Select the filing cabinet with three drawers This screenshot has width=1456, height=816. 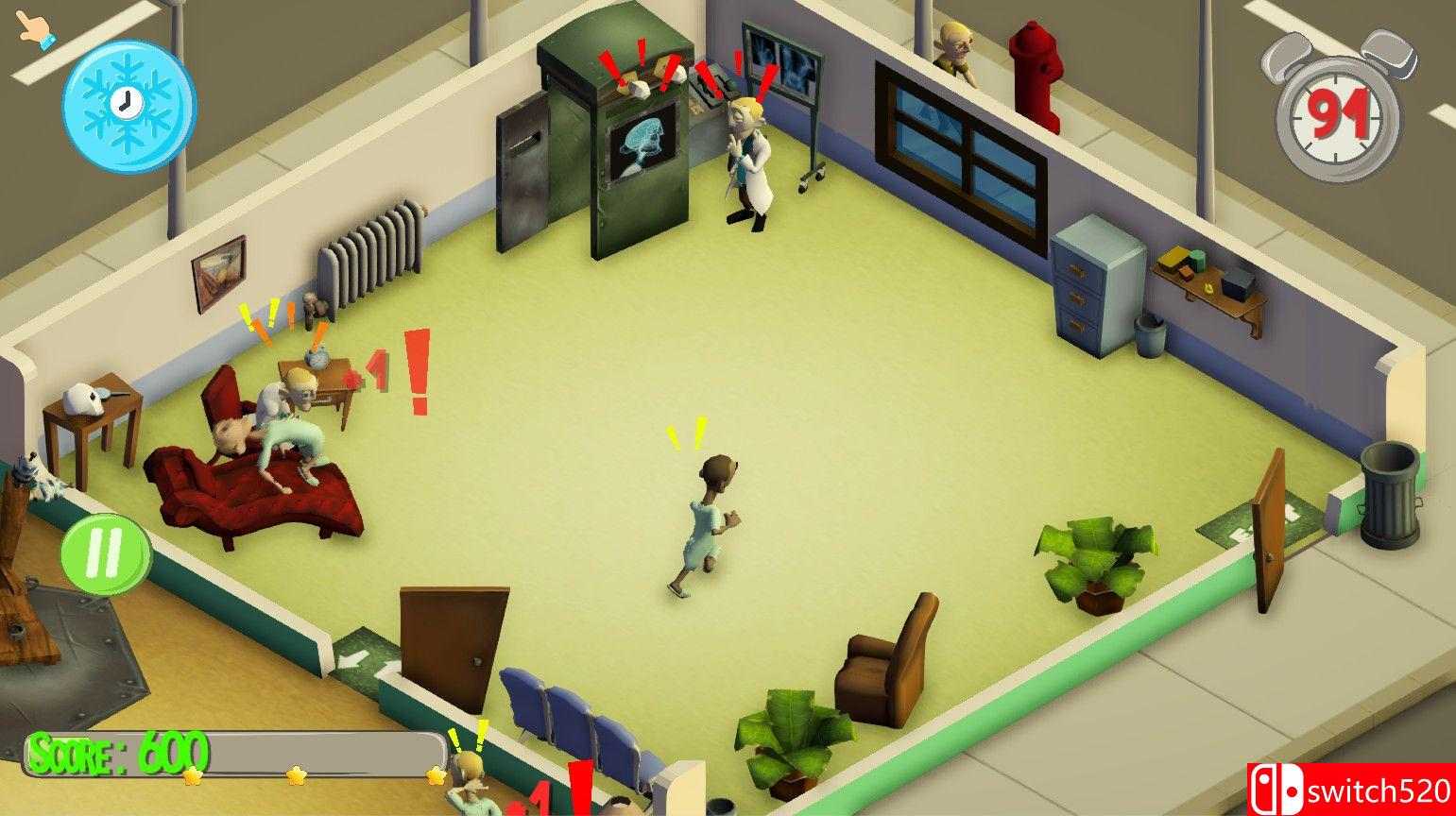coord(1097,283)
